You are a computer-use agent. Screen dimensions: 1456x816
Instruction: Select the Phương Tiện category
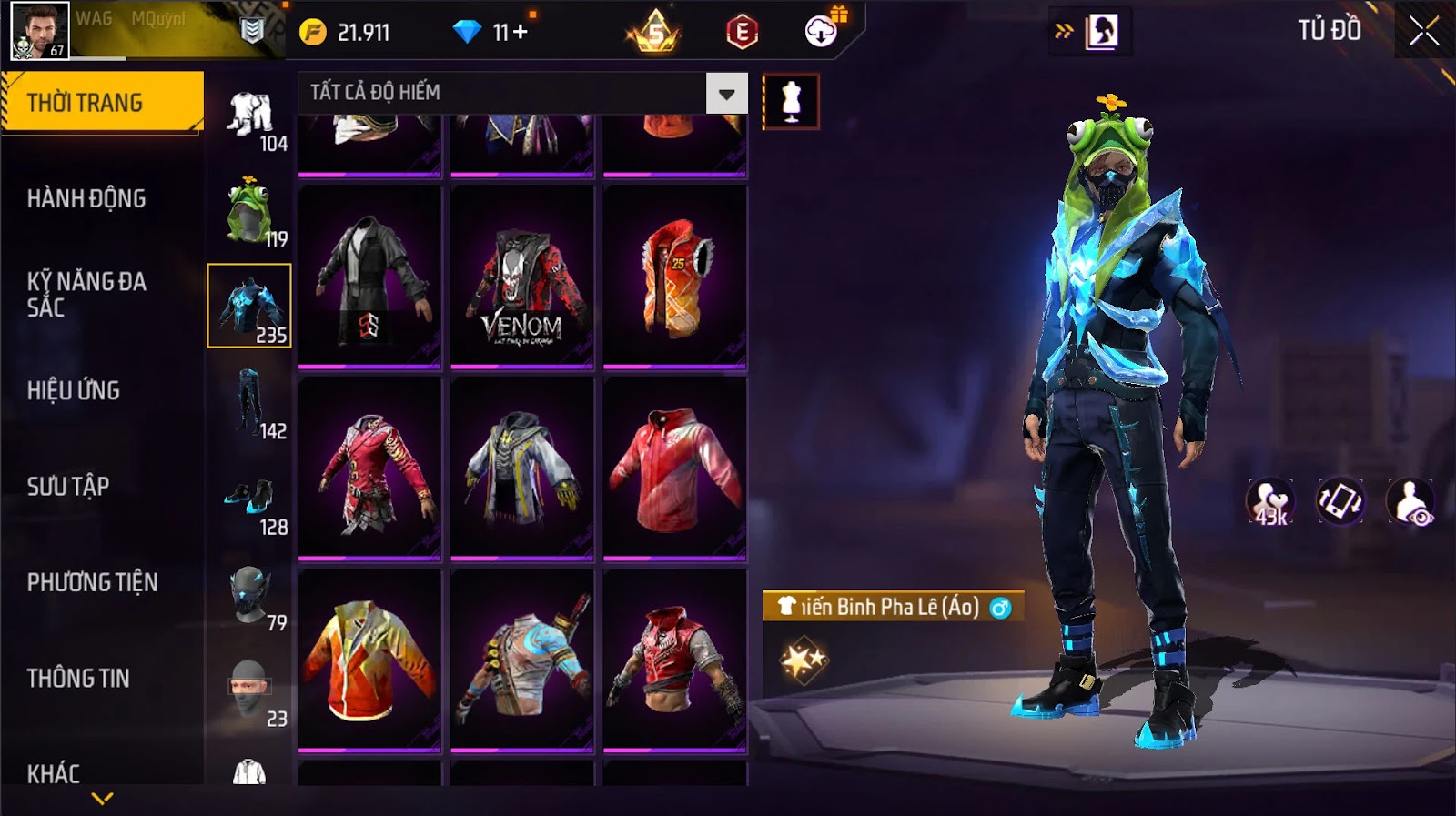point(92,582)
